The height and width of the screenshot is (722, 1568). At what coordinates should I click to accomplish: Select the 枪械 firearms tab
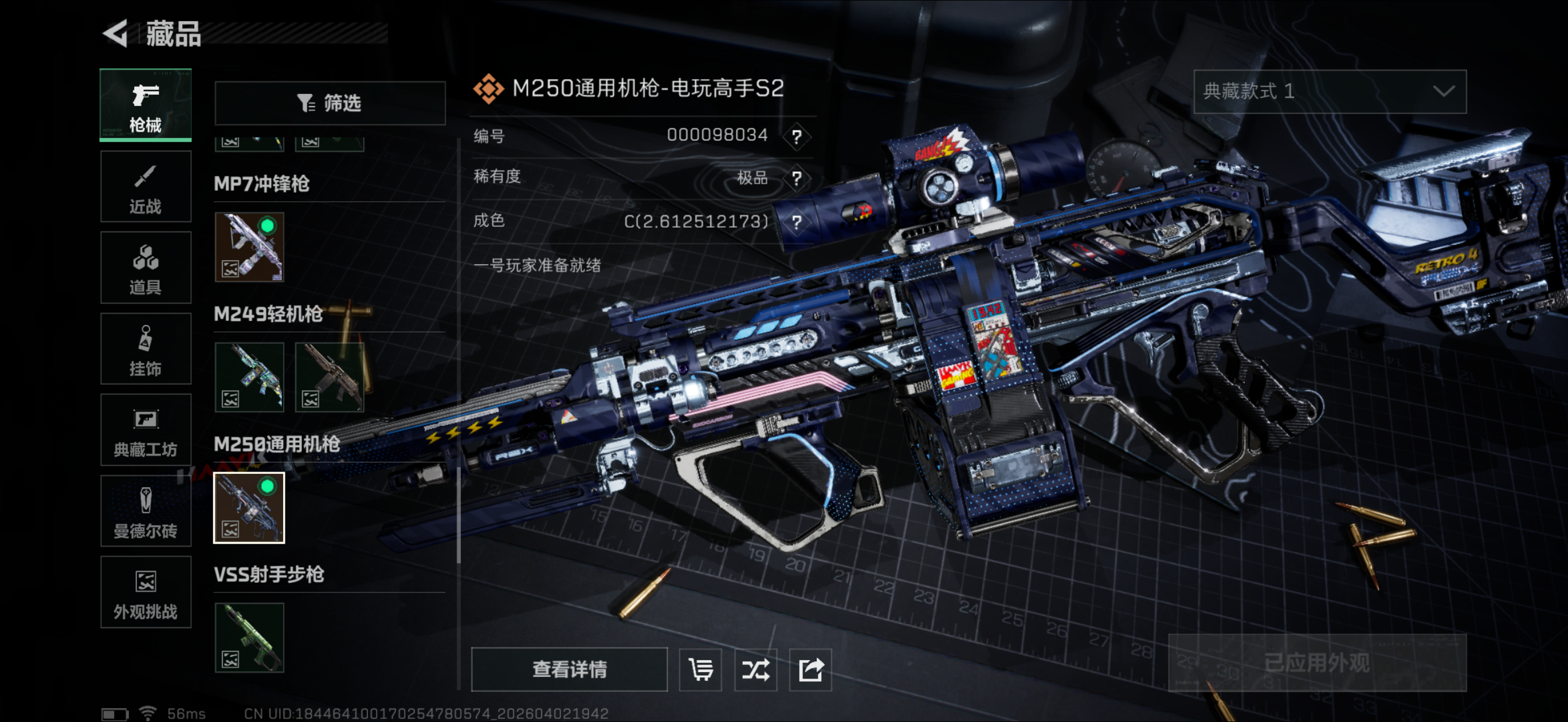click(146, 105)
